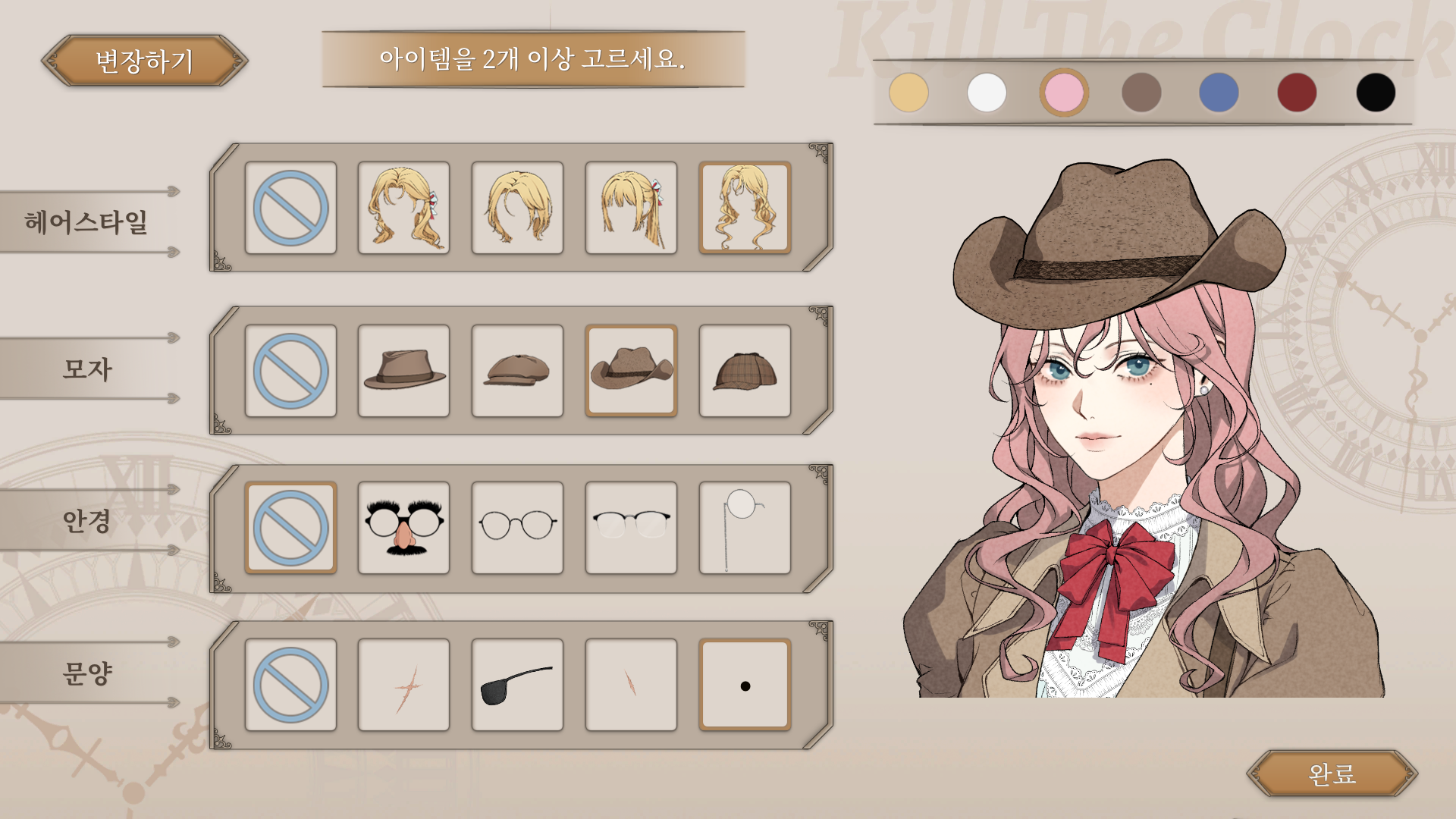The height and width of the screenshot is (819, 1456).
Task: Clear the pattern with the none option
Action: point(291,682)
